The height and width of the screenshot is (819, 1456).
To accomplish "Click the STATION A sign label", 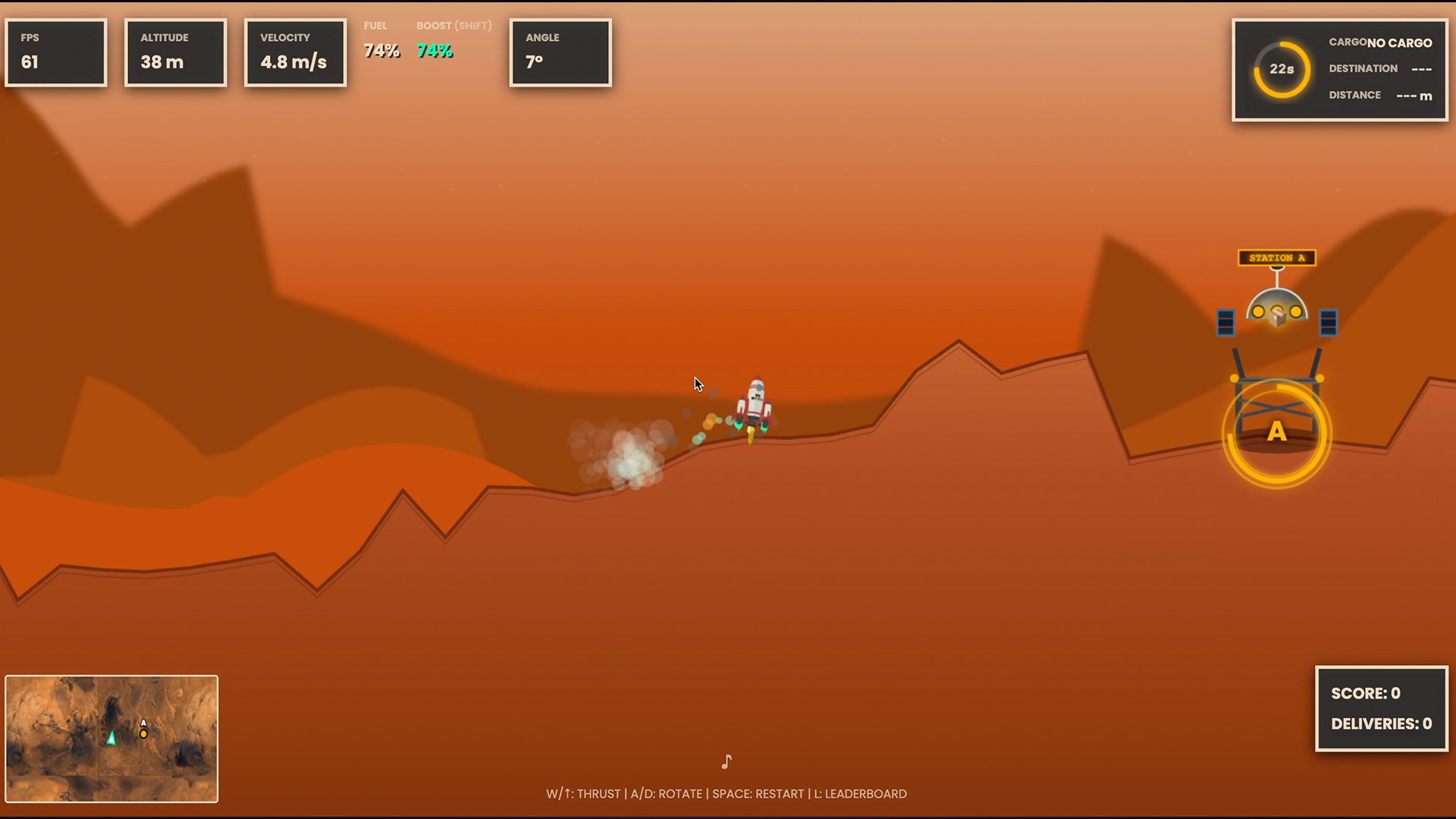I will [1277, 258].
